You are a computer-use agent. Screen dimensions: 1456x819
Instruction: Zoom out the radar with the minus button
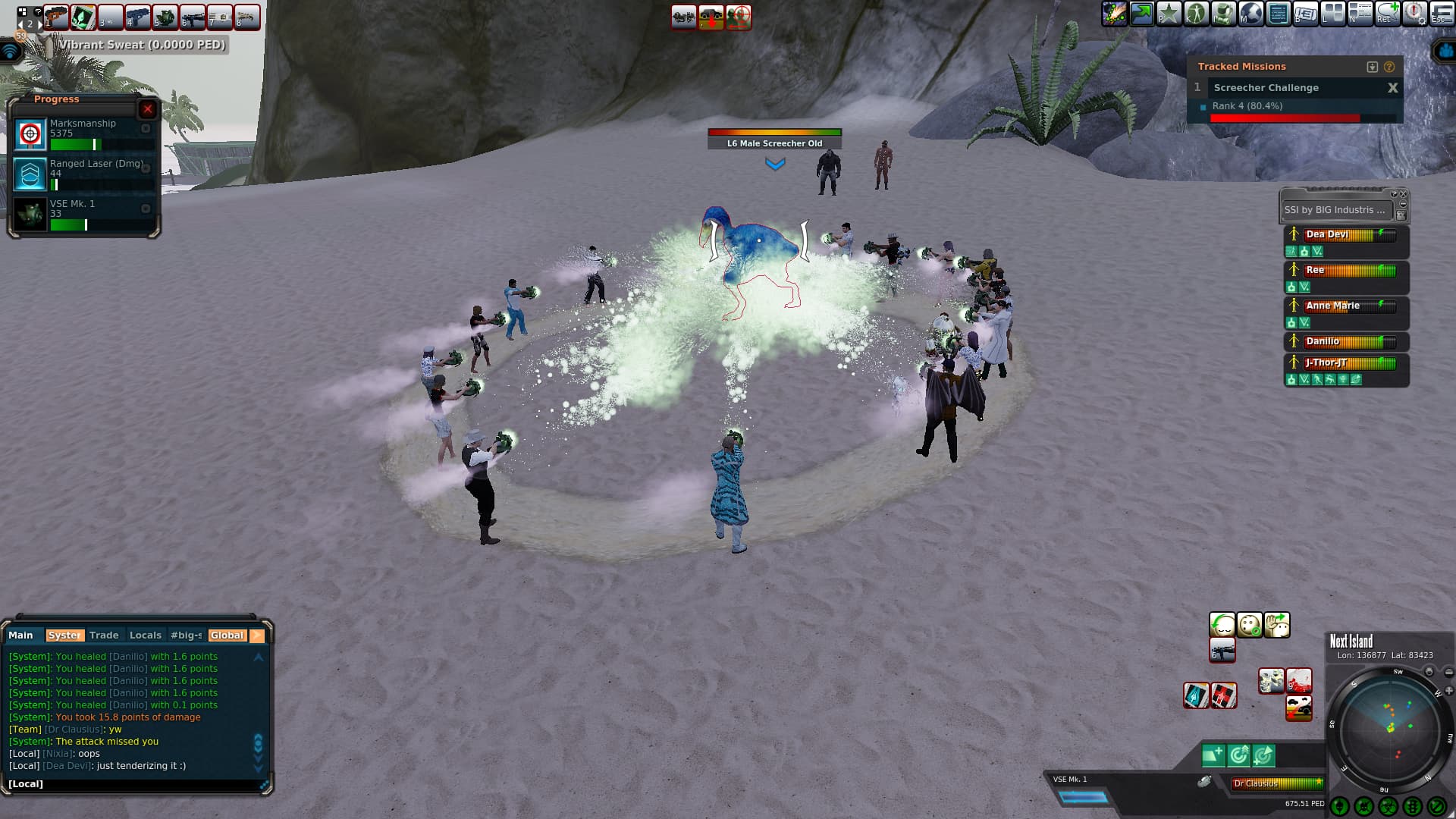tap(1448, 673)
